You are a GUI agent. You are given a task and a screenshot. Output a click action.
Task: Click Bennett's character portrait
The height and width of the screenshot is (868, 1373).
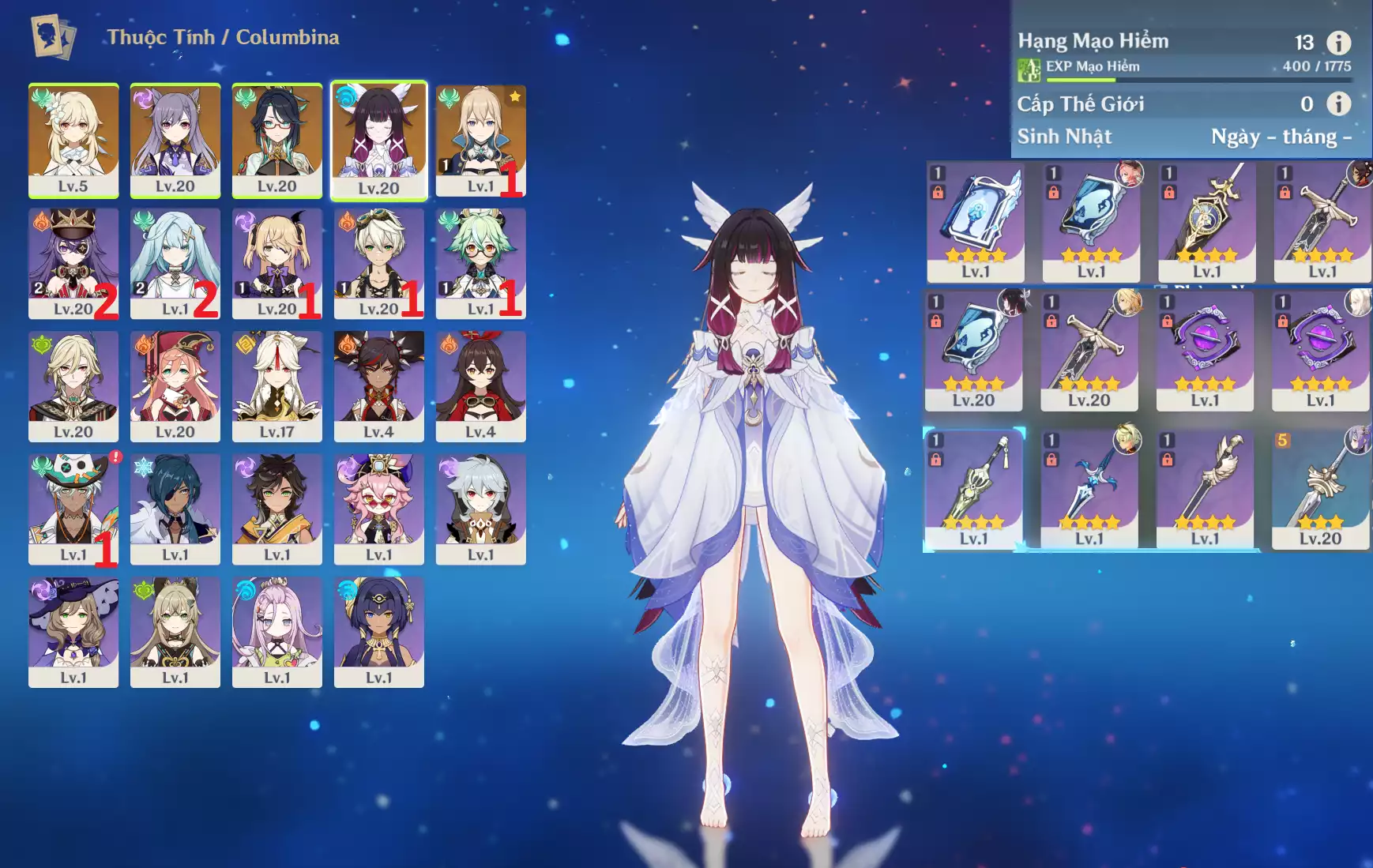pyautogui.click(x=378, y=262)
